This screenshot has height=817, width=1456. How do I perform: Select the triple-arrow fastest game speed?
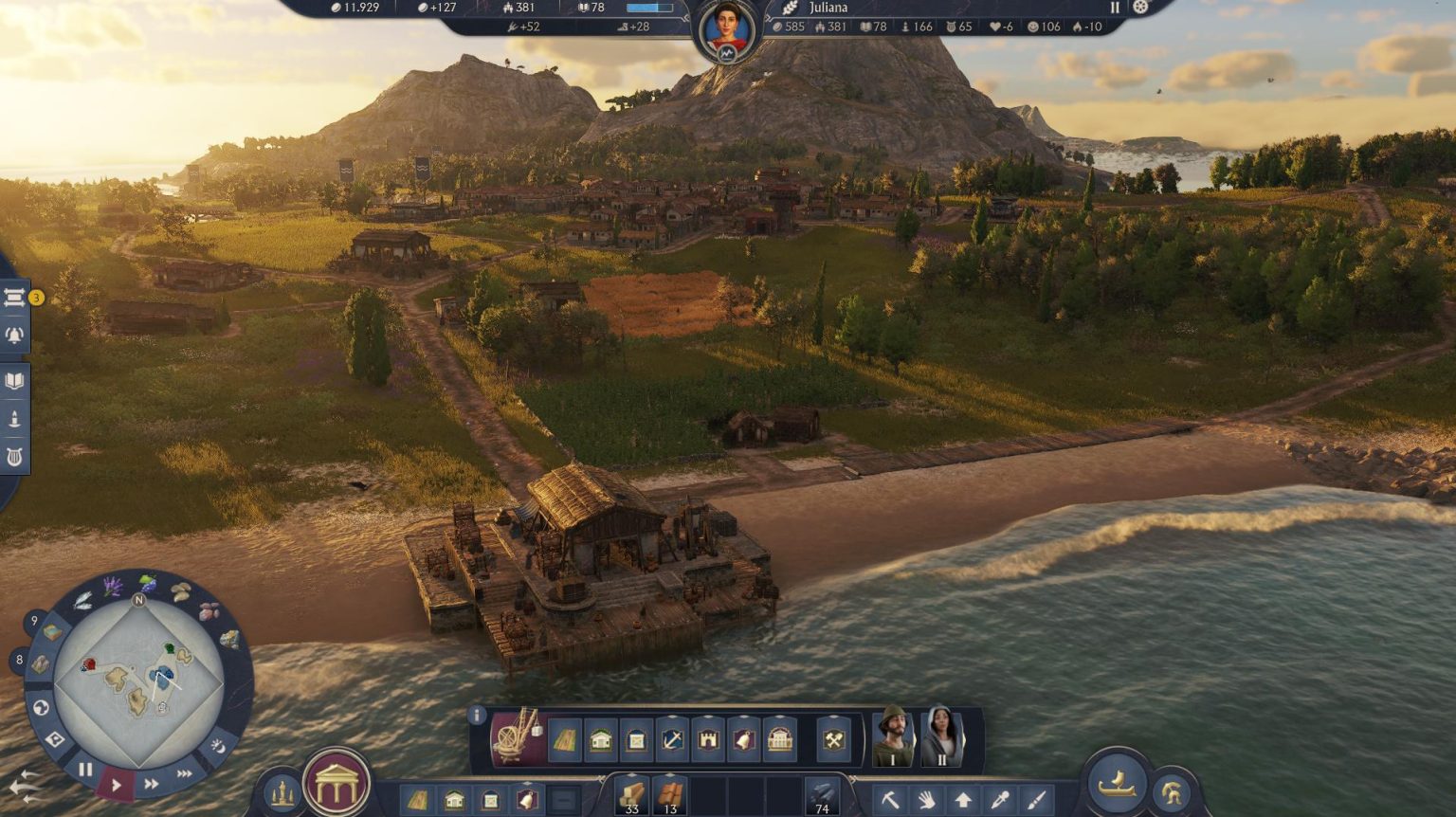[184, 774]
